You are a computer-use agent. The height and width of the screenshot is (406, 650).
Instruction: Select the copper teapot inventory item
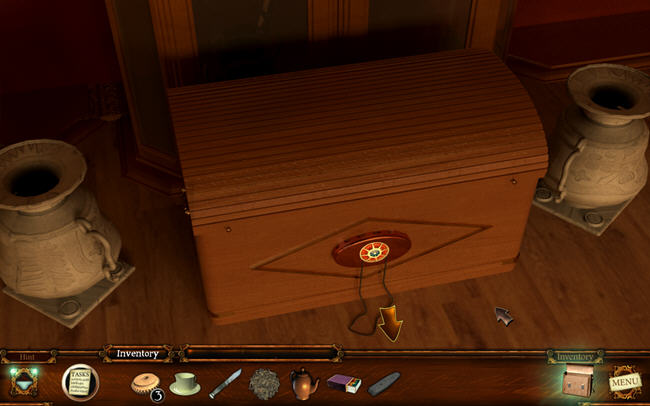tap(303, 383)
